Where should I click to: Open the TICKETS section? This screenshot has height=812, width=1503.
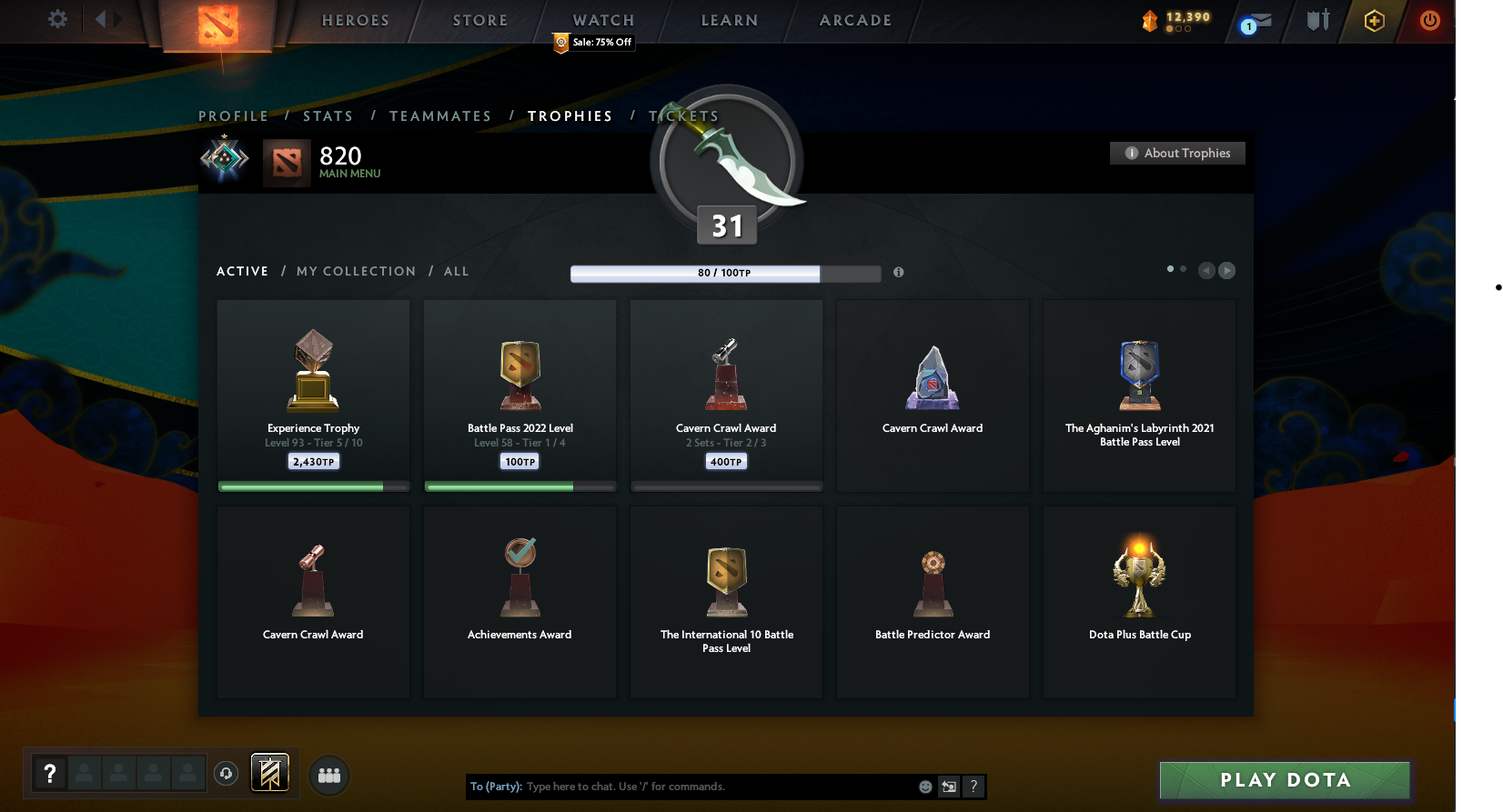tap(684, 116)
